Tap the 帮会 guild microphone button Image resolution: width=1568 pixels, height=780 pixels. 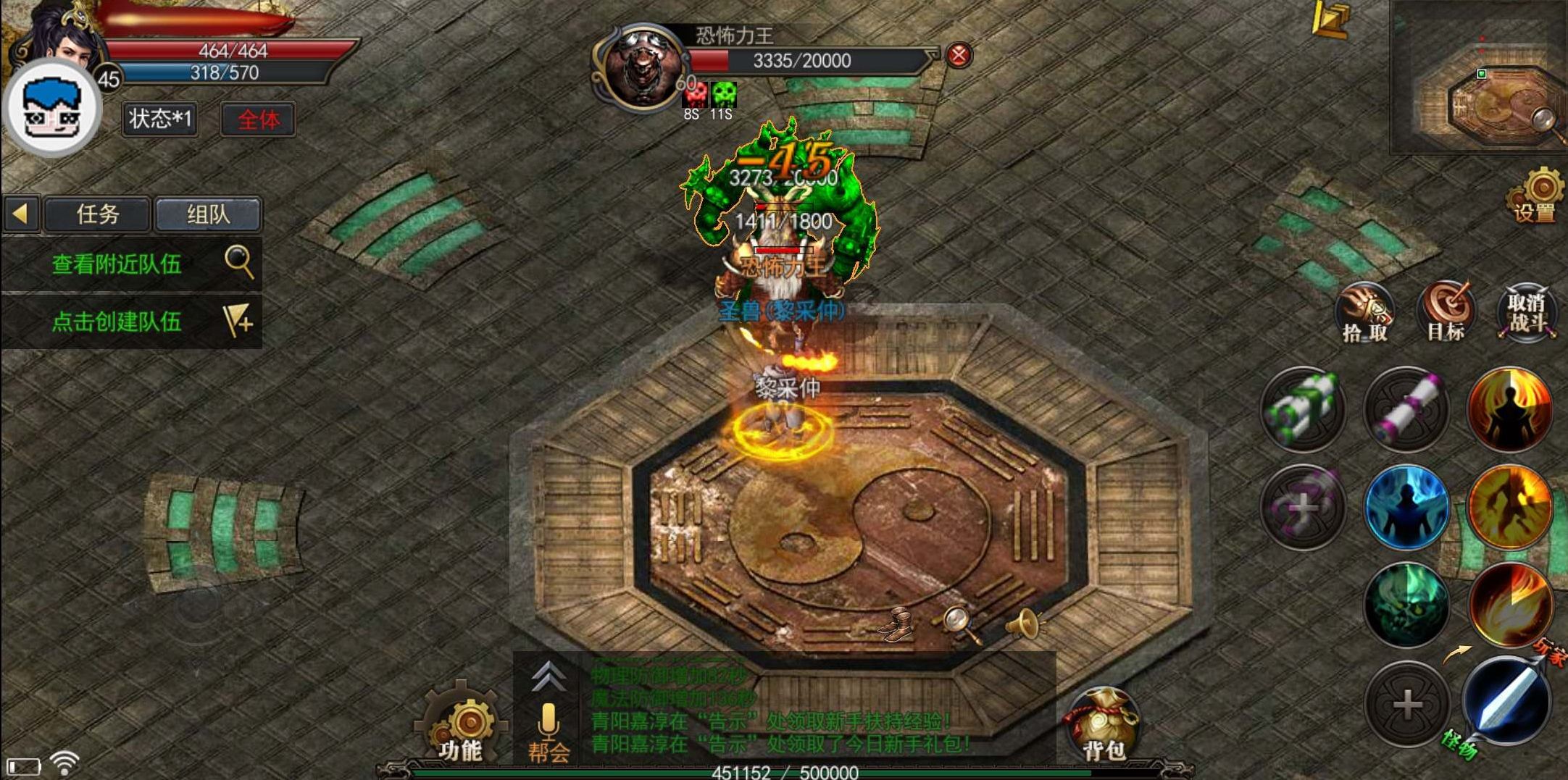pos(549,731)
